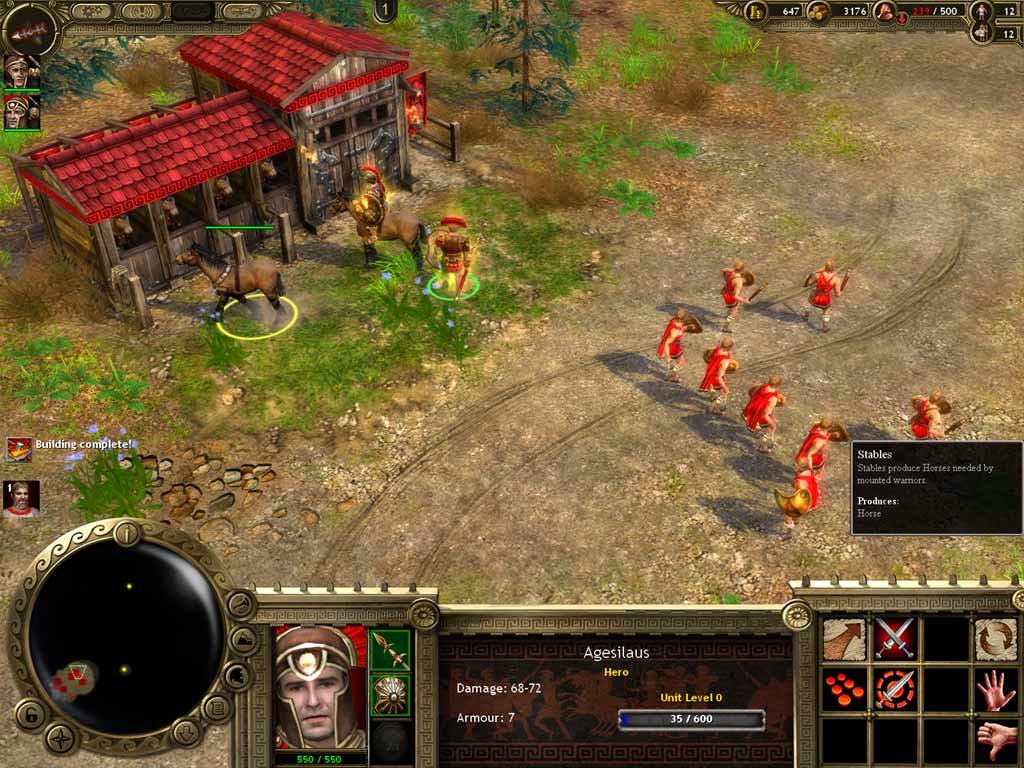This screenshot has width=1024, height=768.
Task: Click the open hand stop command
Action: pyautogui.click(x=995, y=690)
